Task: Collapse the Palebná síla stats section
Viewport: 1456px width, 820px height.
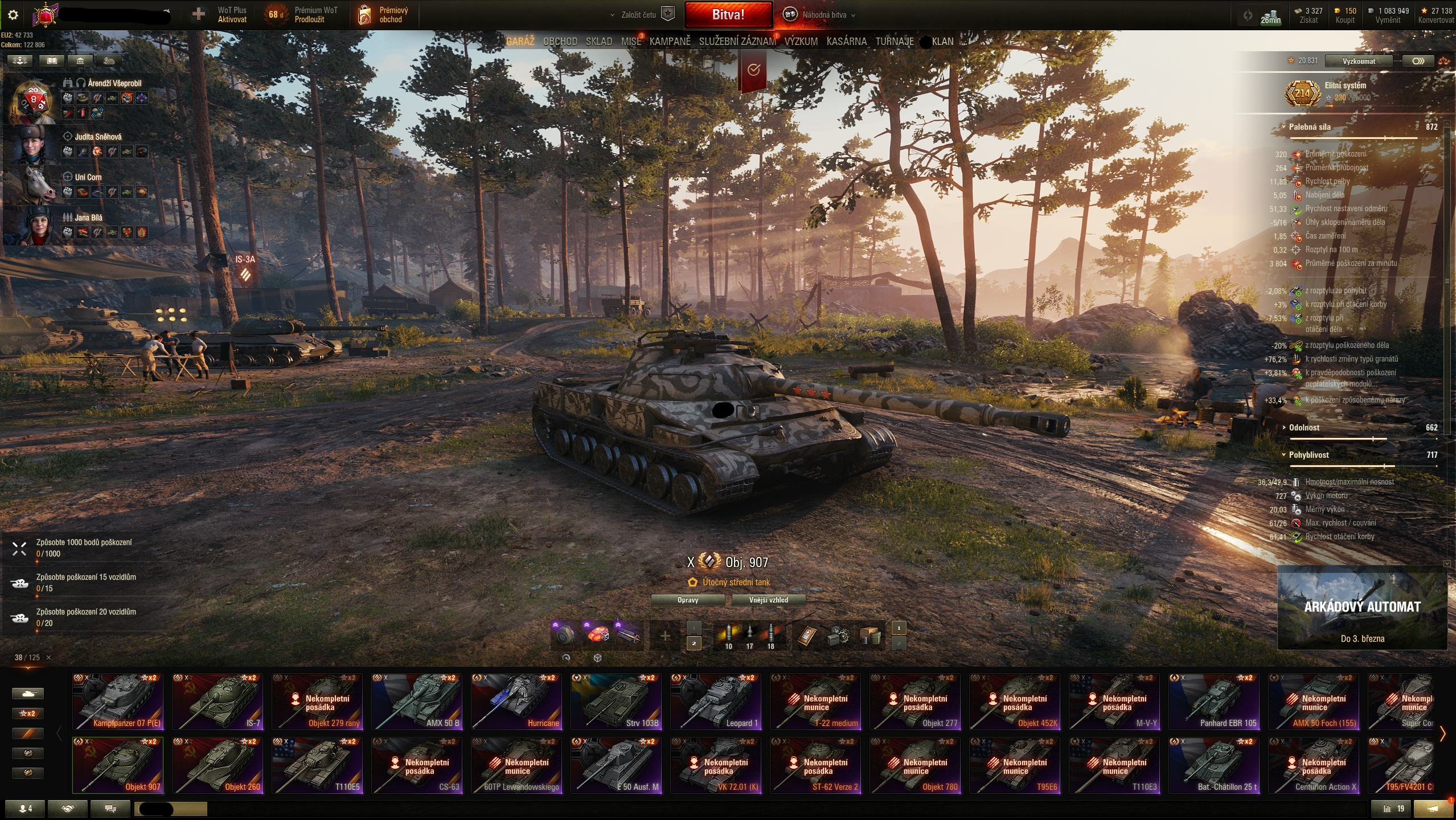Action: [x=1309, y=127]
